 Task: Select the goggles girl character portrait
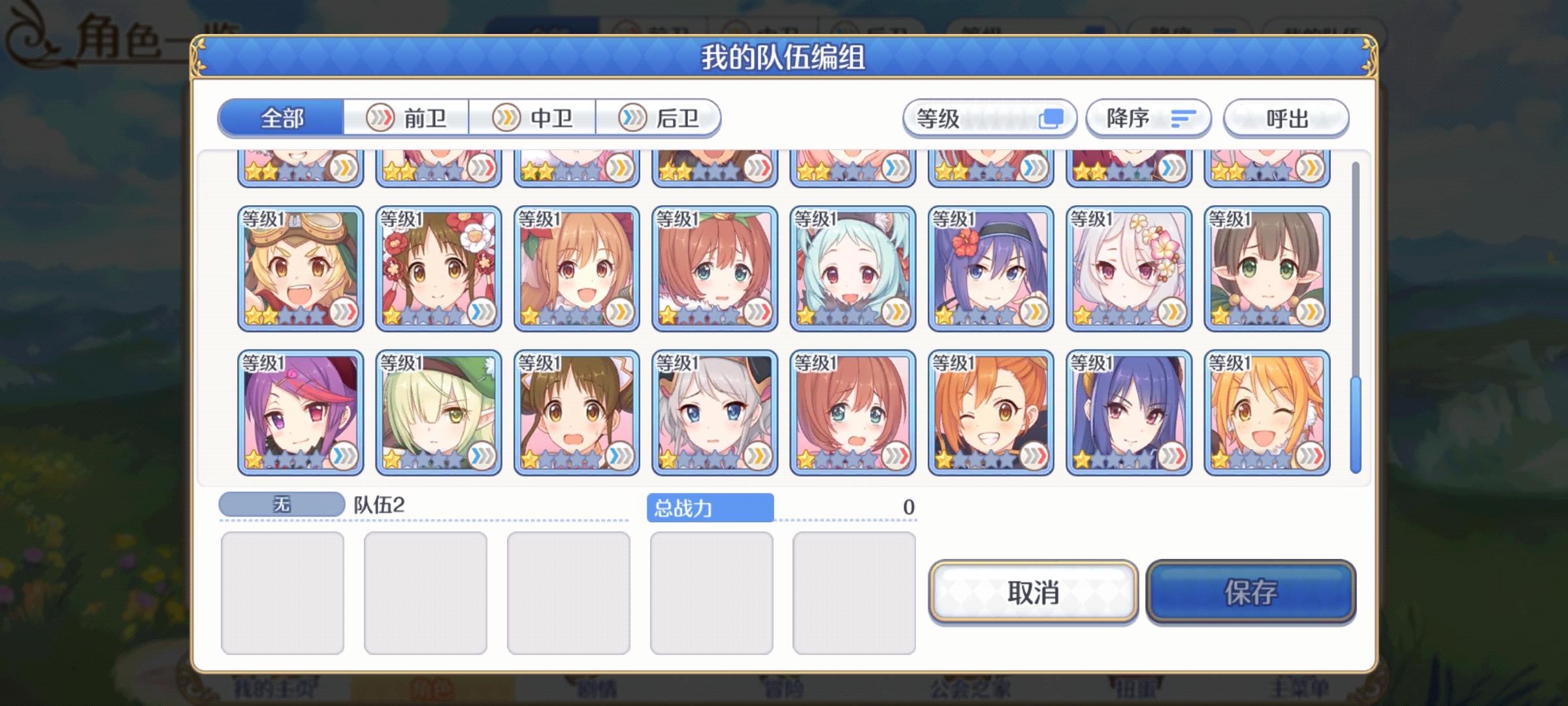pos(301,268)
